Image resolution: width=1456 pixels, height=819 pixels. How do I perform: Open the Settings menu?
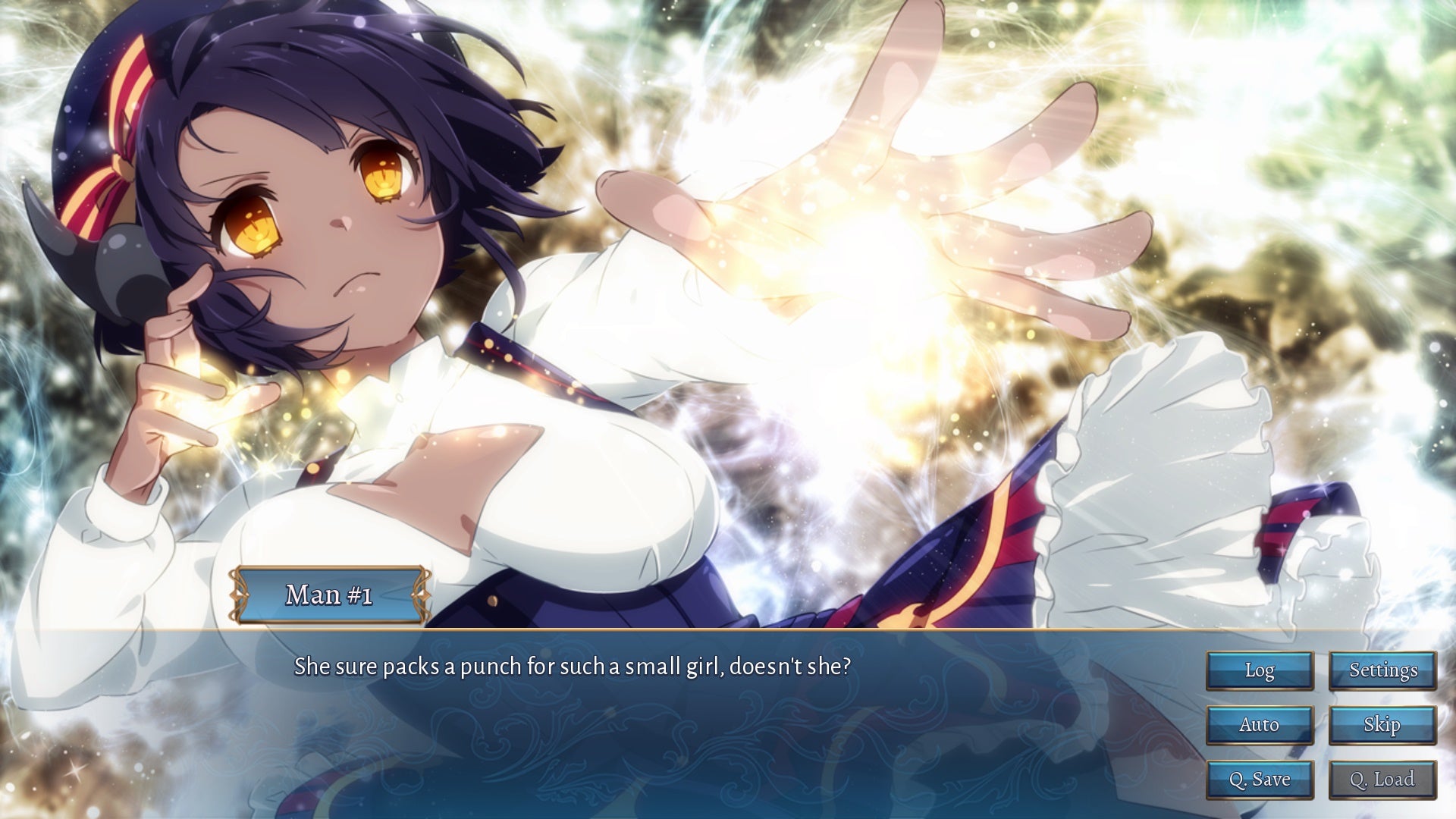coord(1382,670)
